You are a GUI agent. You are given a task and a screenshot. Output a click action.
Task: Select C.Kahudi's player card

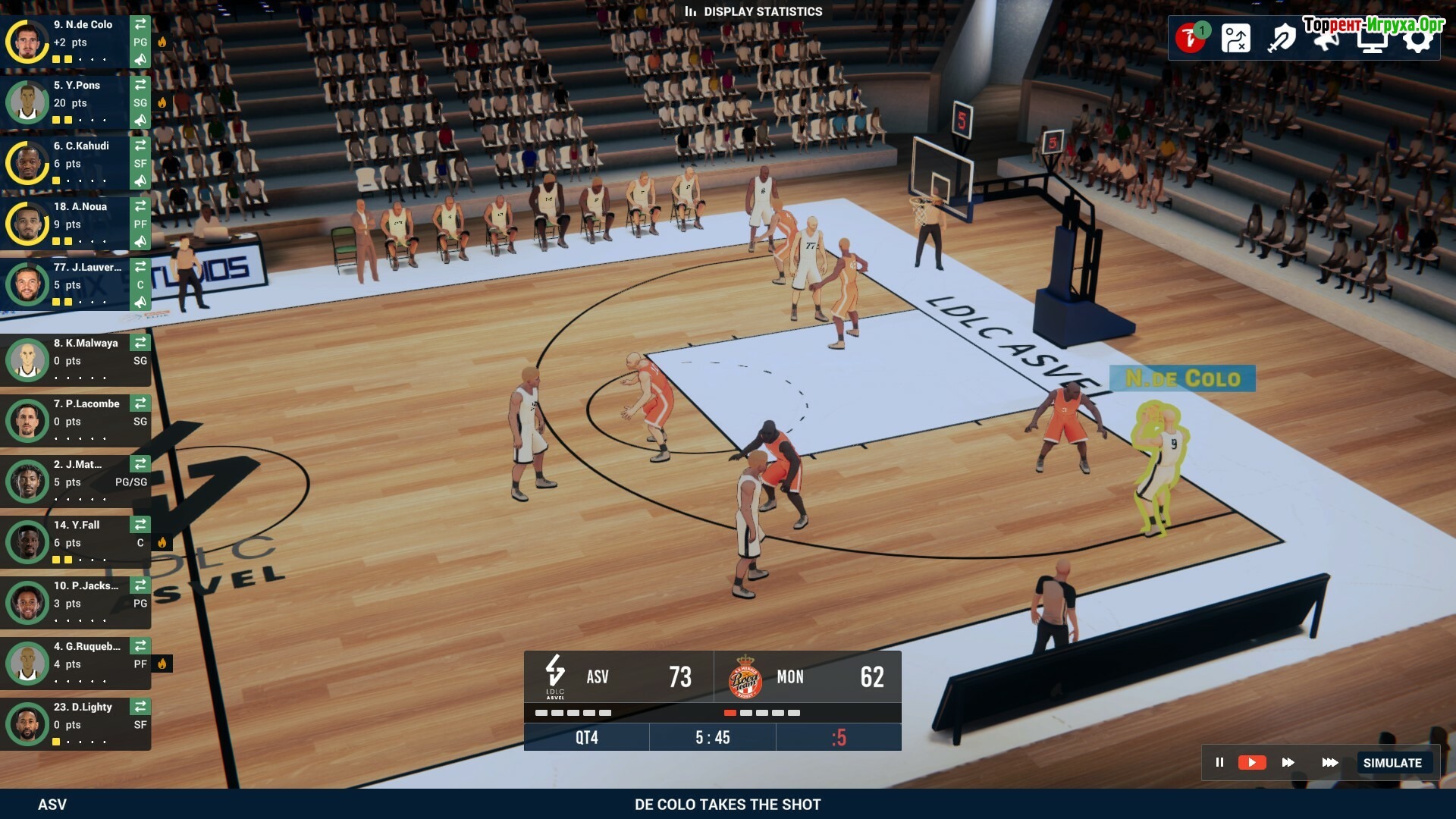76,162
